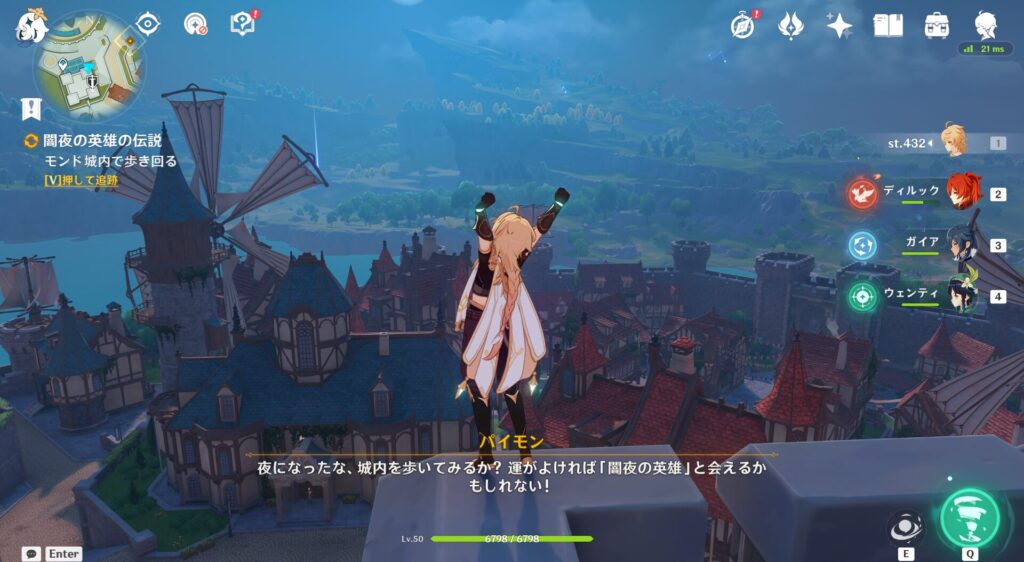Viewport: 1024px width, 562px height.
Task: Switch to party member ガイア
Action: coord(962,244)
